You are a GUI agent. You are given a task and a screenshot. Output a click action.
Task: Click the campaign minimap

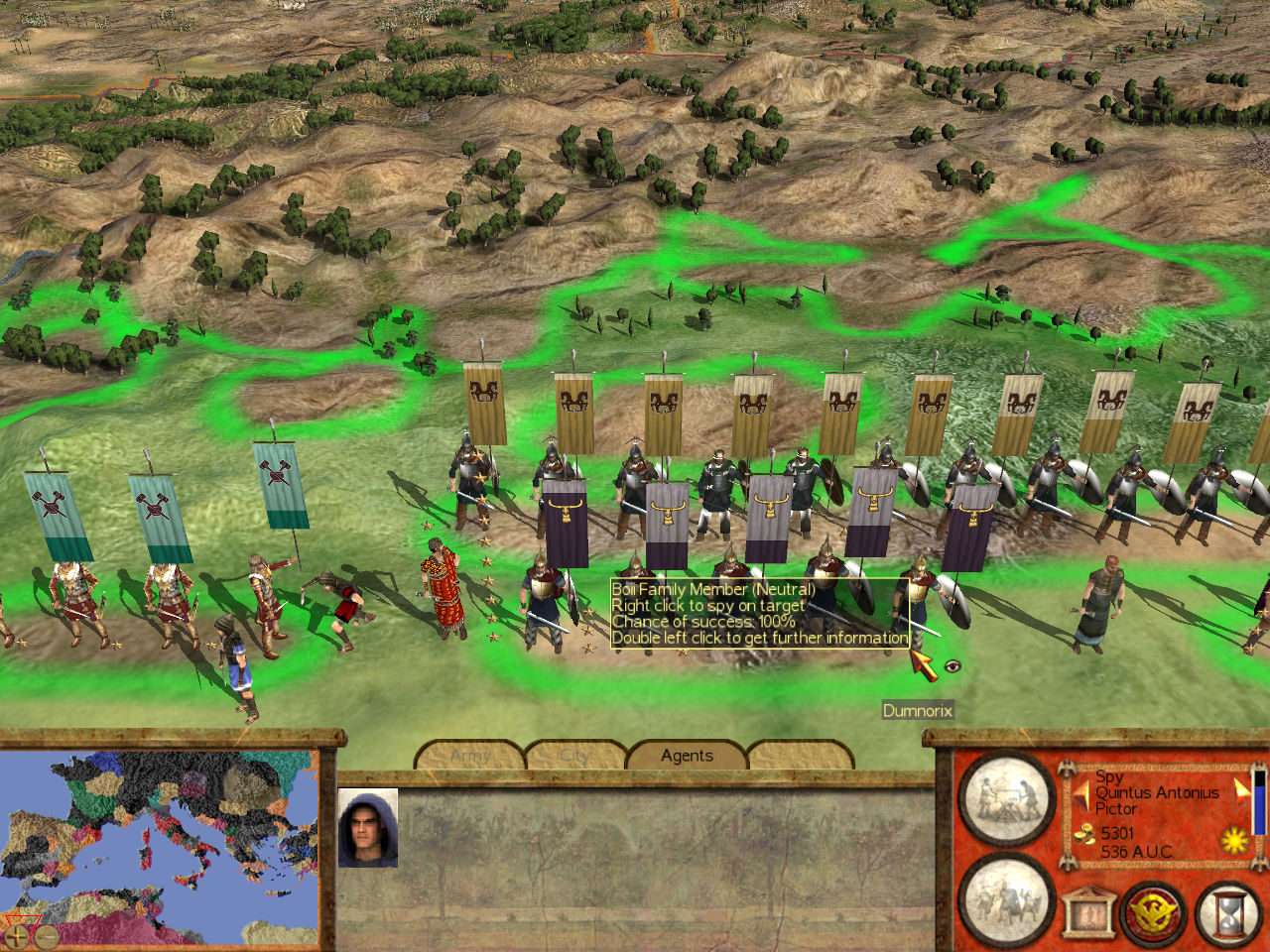159,843
